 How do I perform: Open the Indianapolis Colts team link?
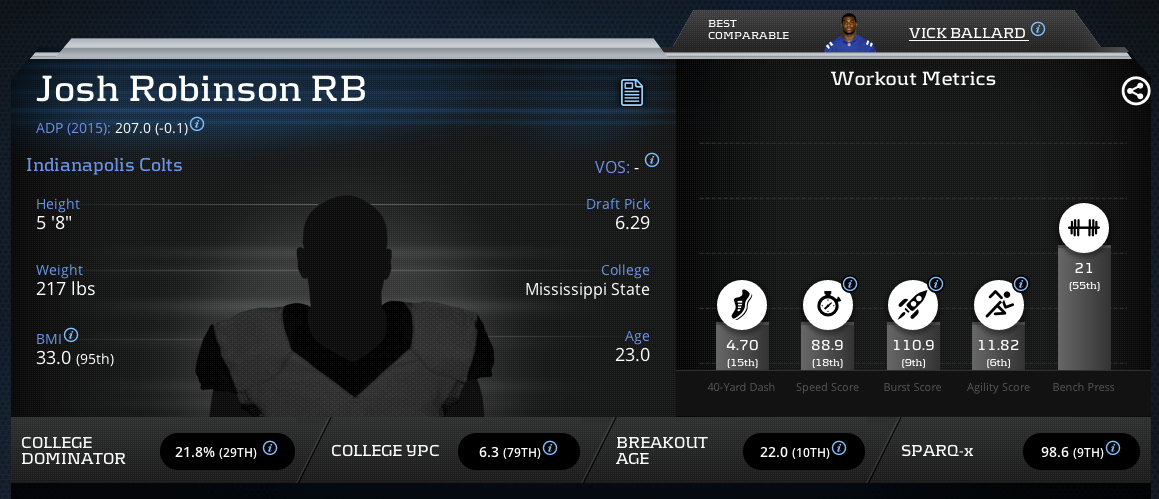pyautogui.click(x=104, y=165)
